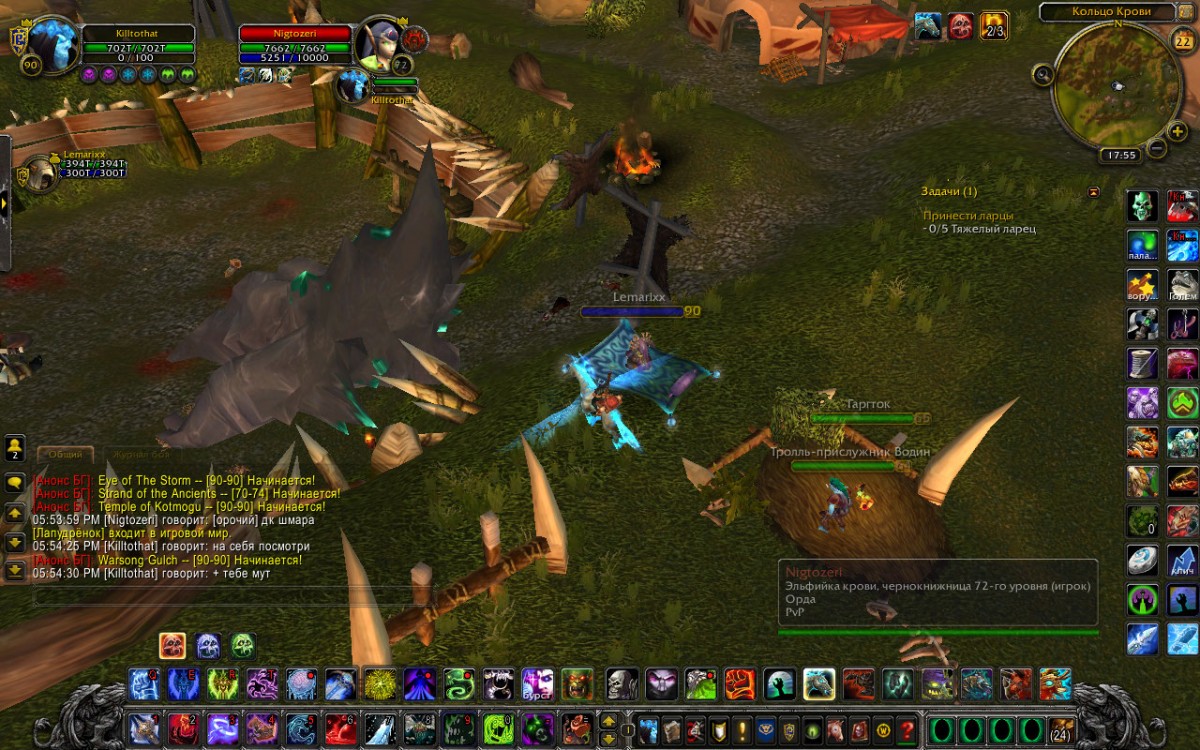Open the calendar showing day 22

point(1181,40)
